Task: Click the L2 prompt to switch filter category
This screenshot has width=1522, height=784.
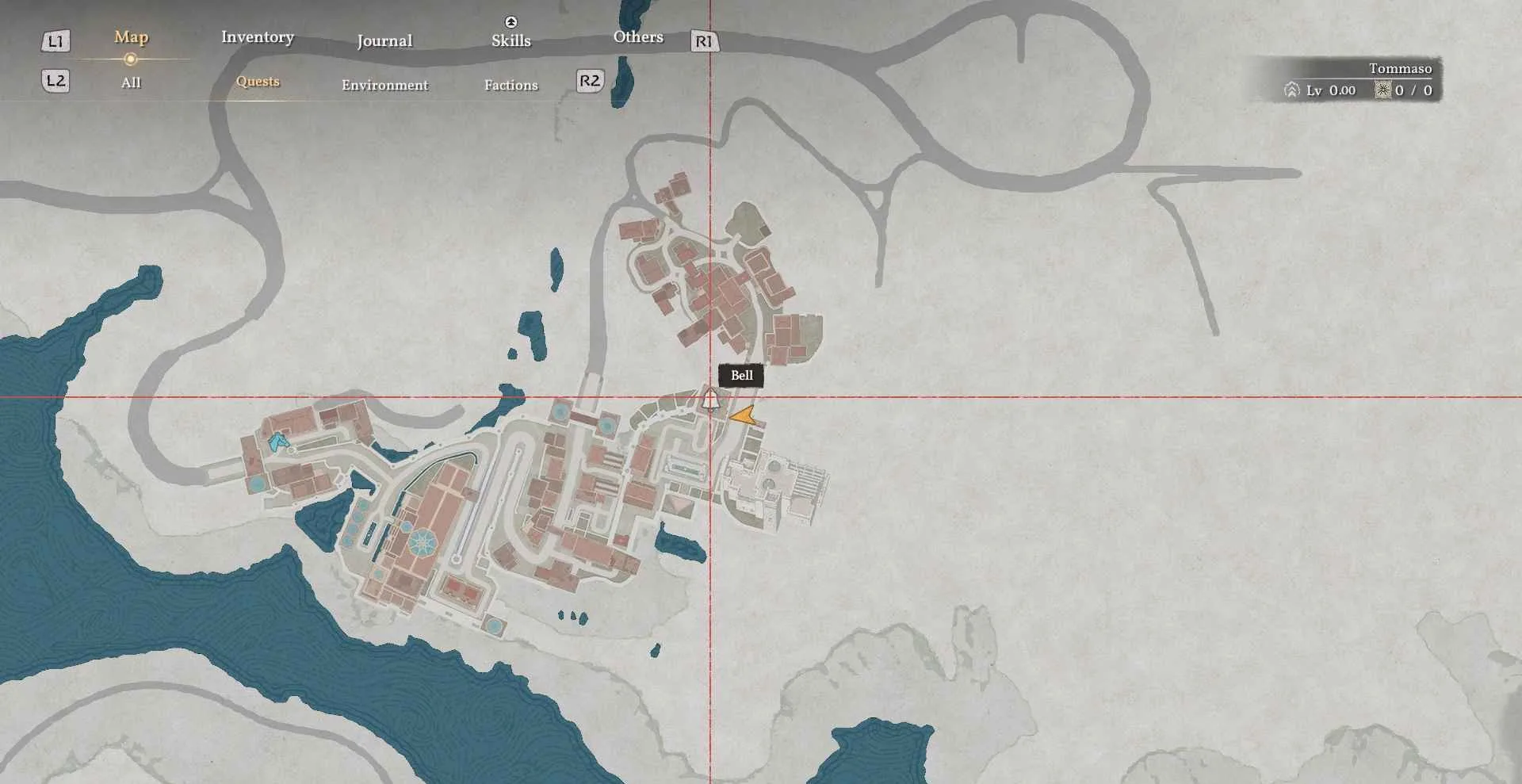Action: (x=54, y=80)
